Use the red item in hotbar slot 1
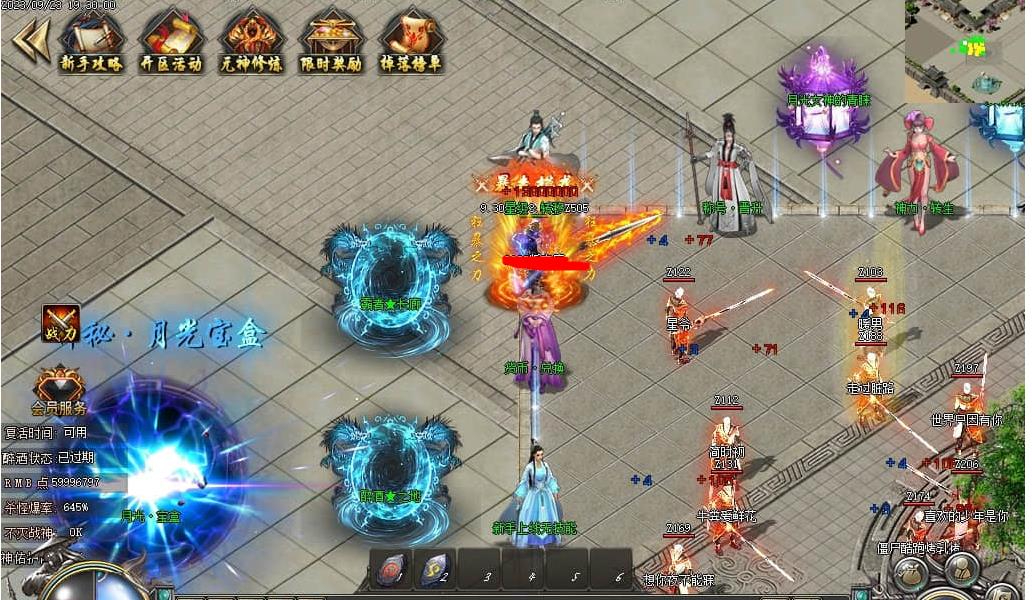 (x=391, y=570)
